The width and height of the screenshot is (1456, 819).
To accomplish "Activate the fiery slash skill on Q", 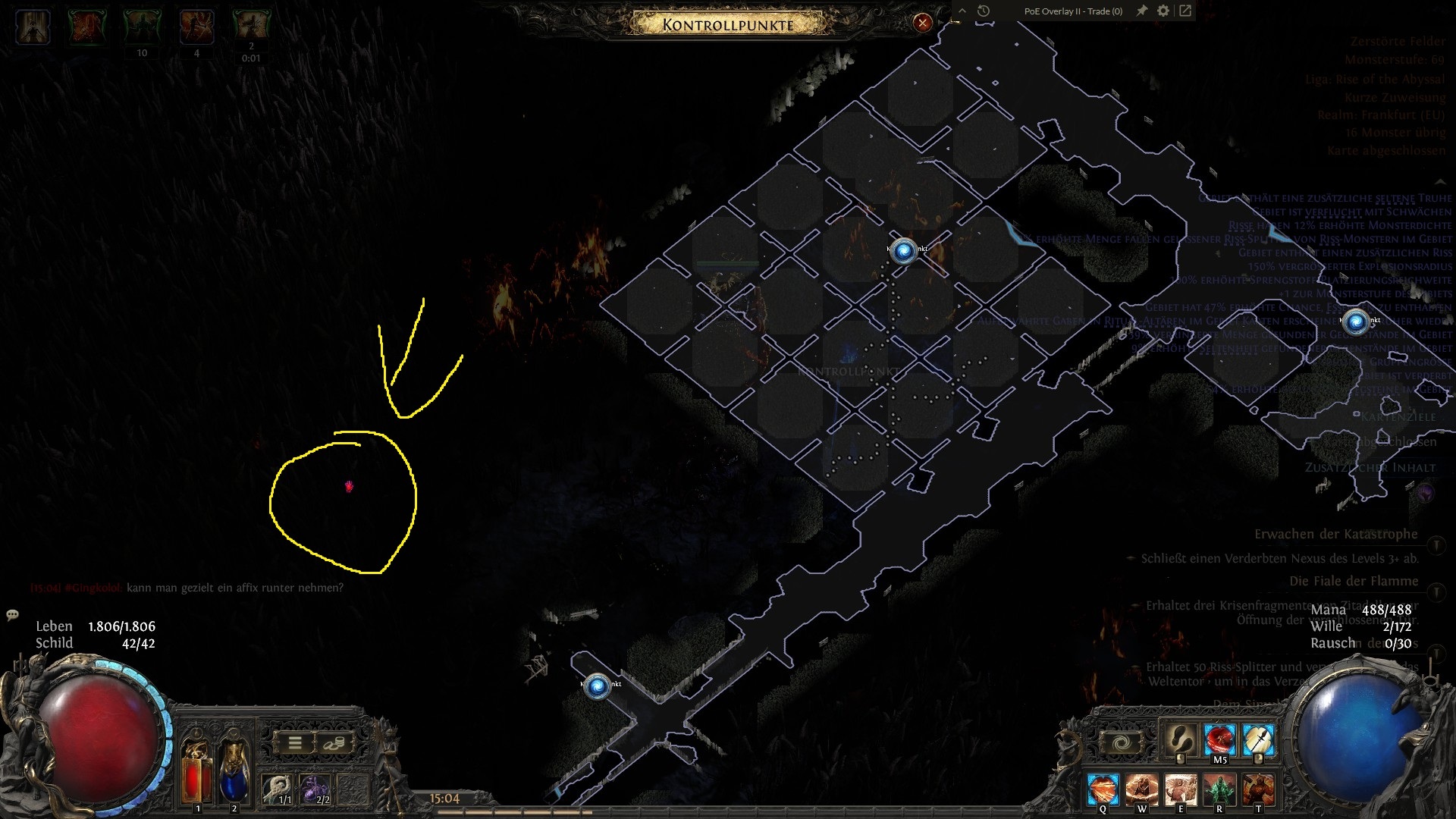I will (1103, 789).
